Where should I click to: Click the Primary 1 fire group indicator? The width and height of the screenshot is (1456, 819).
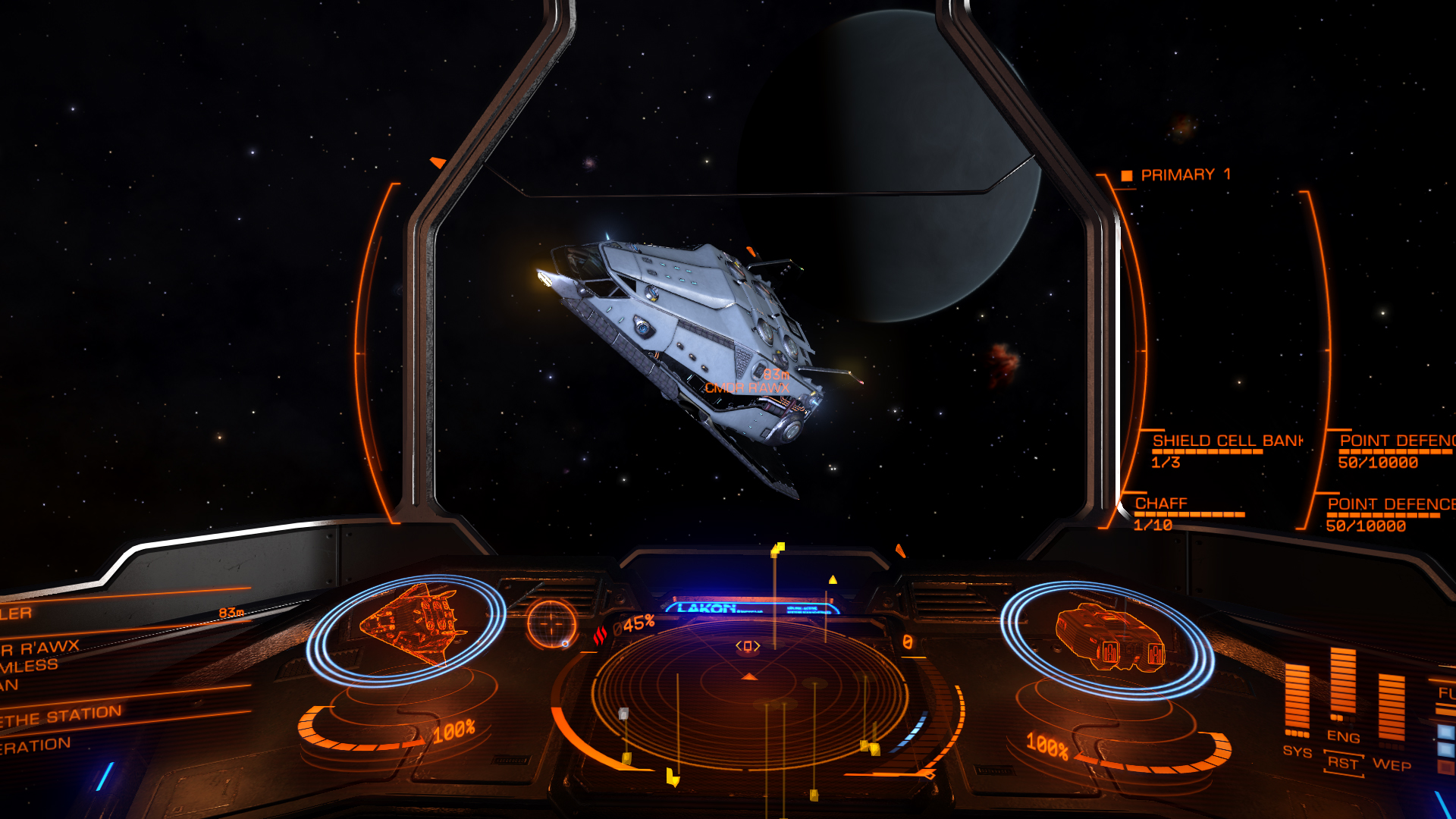click(x=1185, y=175)
